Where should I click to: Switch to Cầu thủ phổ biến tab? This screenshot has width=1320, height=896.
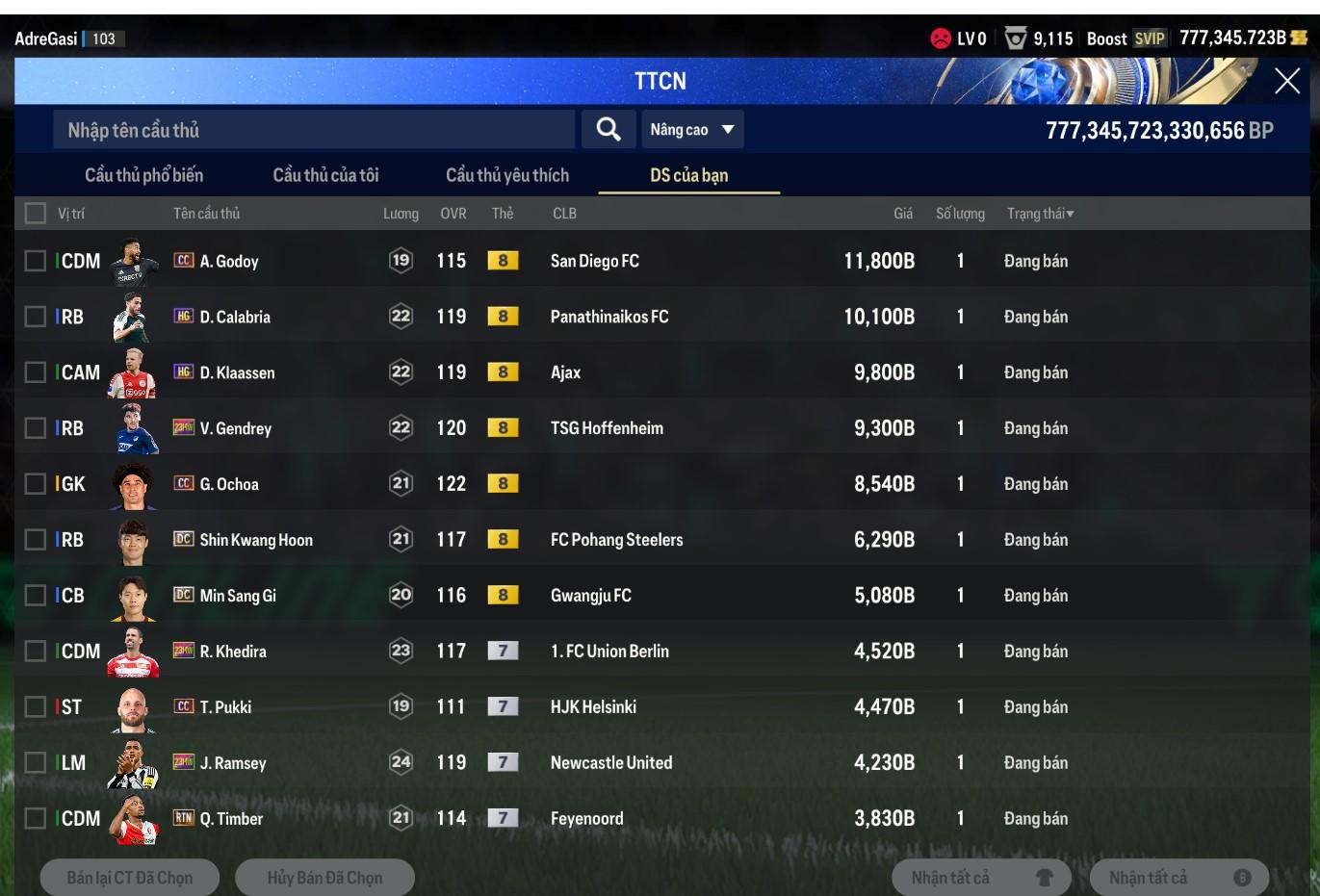tap(144, 175)
